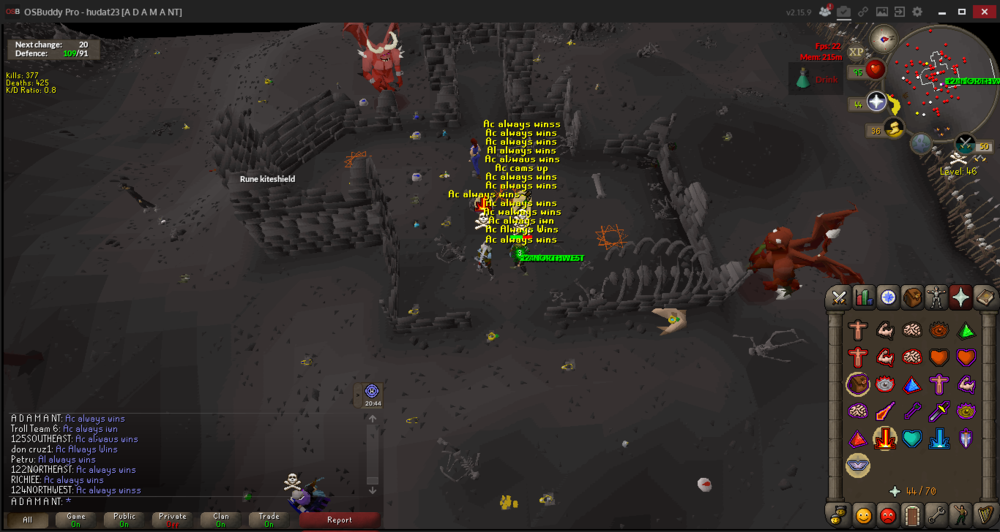Open the Combat Options tab
1000x532 pixels.
click(838, 296)
